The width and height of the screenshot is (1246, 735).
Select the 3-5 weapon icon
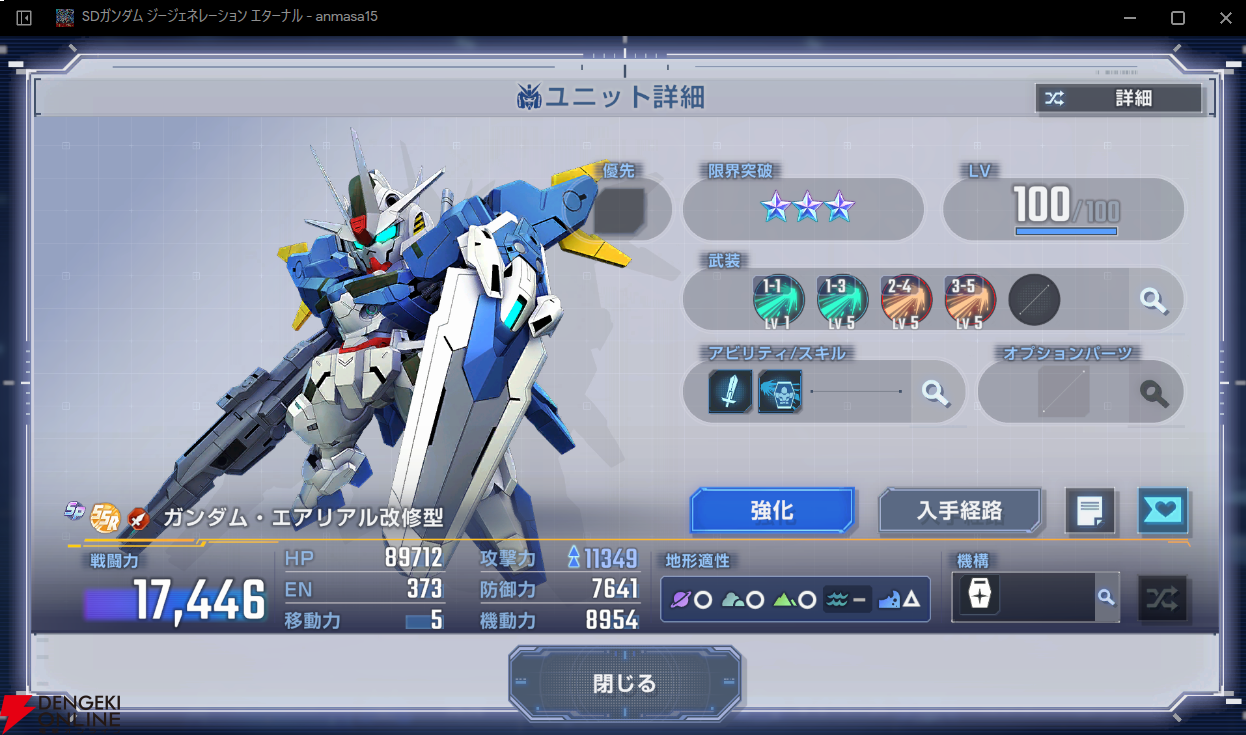pyautogui.click(x=970, y=300)
